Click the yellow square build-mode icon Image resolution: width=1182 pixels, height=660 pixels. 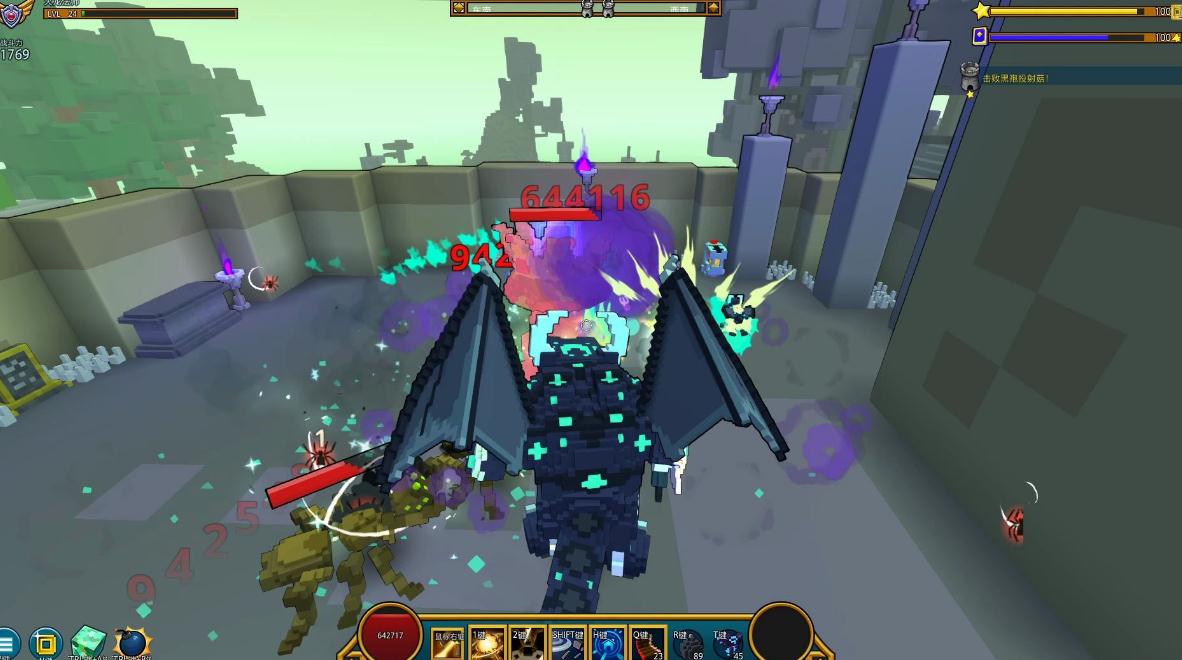[46, 643]
